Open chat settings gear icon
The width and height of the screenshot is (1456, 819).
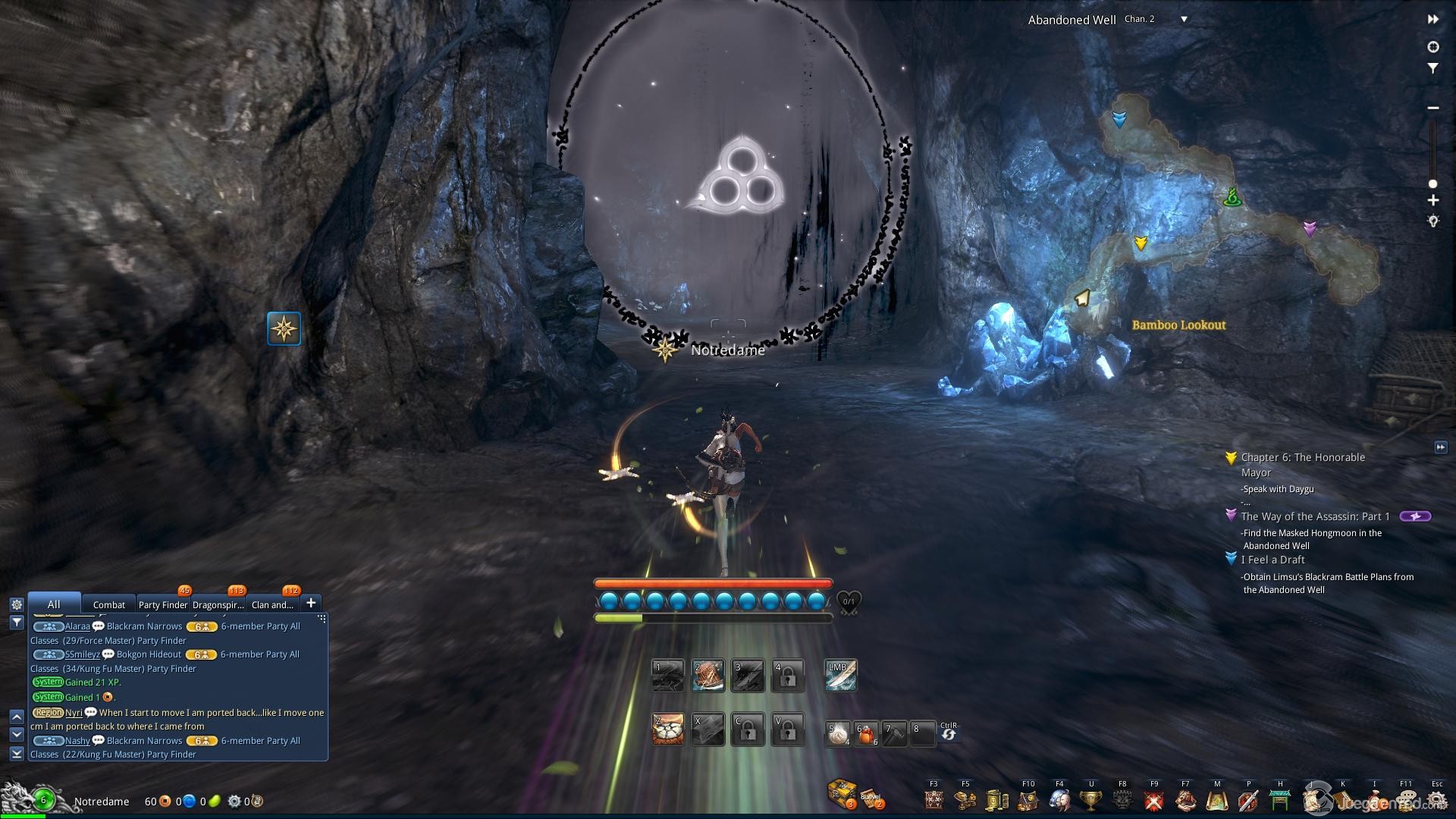click(x=17, y=604)
